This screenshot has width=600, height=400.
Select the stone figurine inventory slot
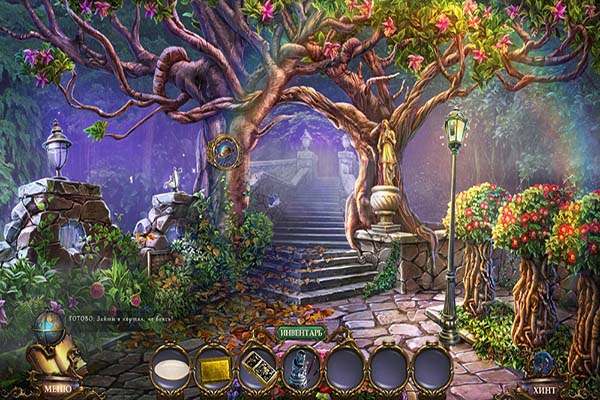(x=300, y=367)
